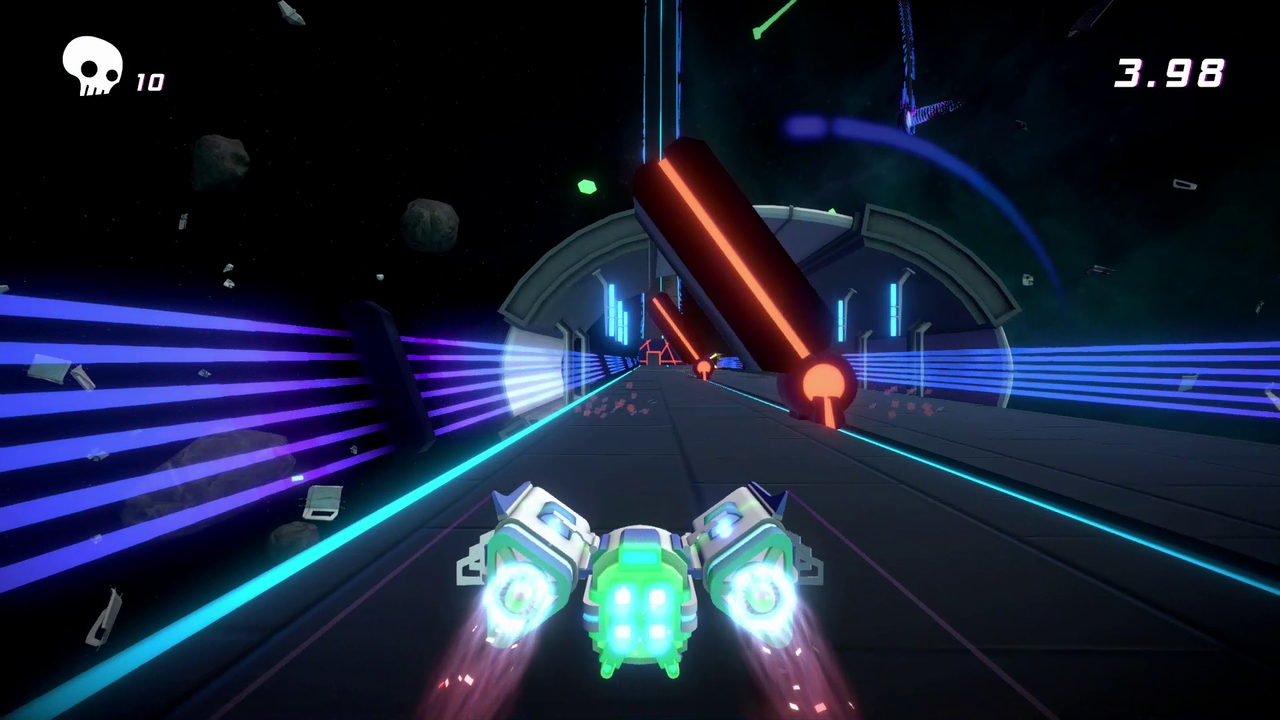
Task: Click the skull death counter icon
Action: click(92, 66)
